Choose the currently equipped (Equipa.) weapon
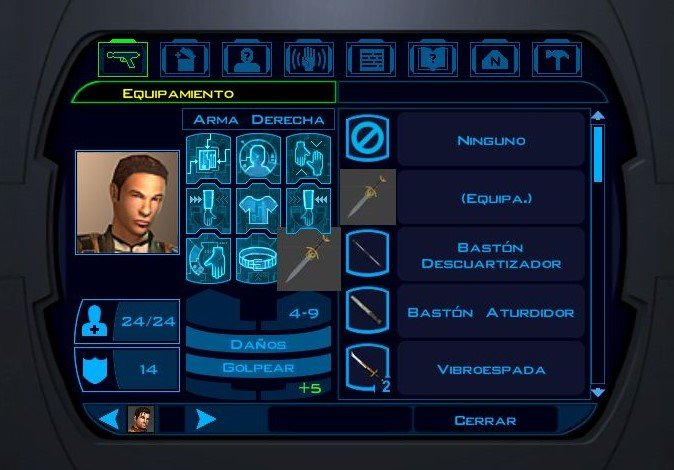The image size is (674, 470). coord(490,197)
